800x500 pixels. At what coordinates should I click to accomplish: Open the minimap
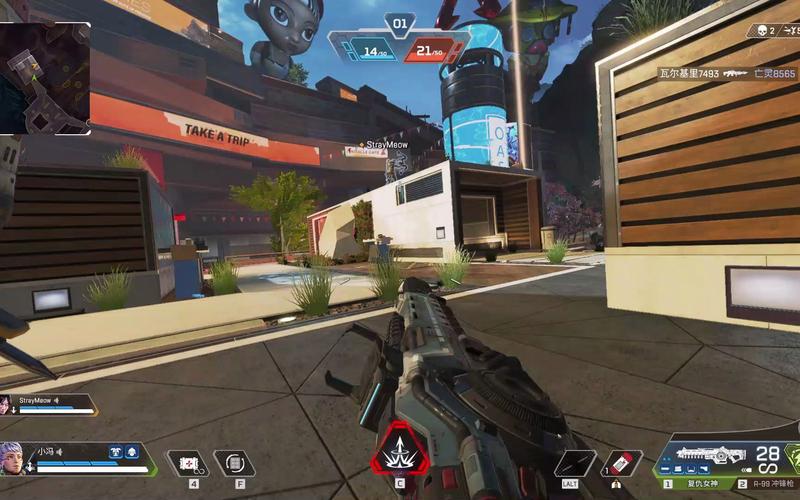coord(45,78)
